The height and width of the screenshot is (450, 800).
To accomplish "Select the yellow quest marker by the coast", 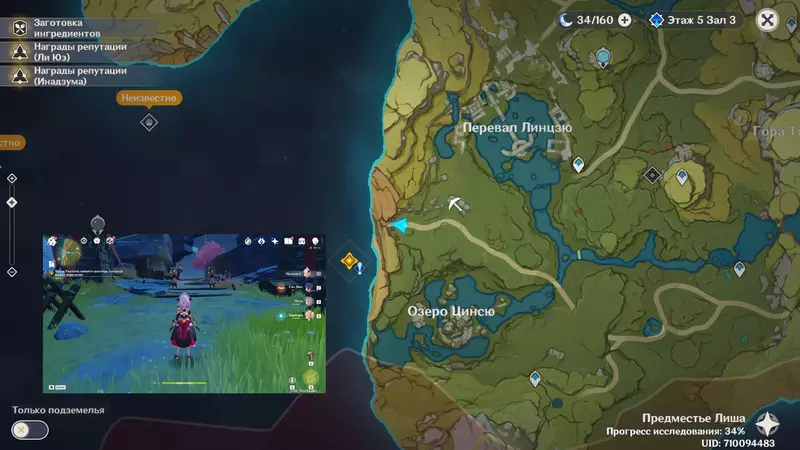I will point(349,262).
